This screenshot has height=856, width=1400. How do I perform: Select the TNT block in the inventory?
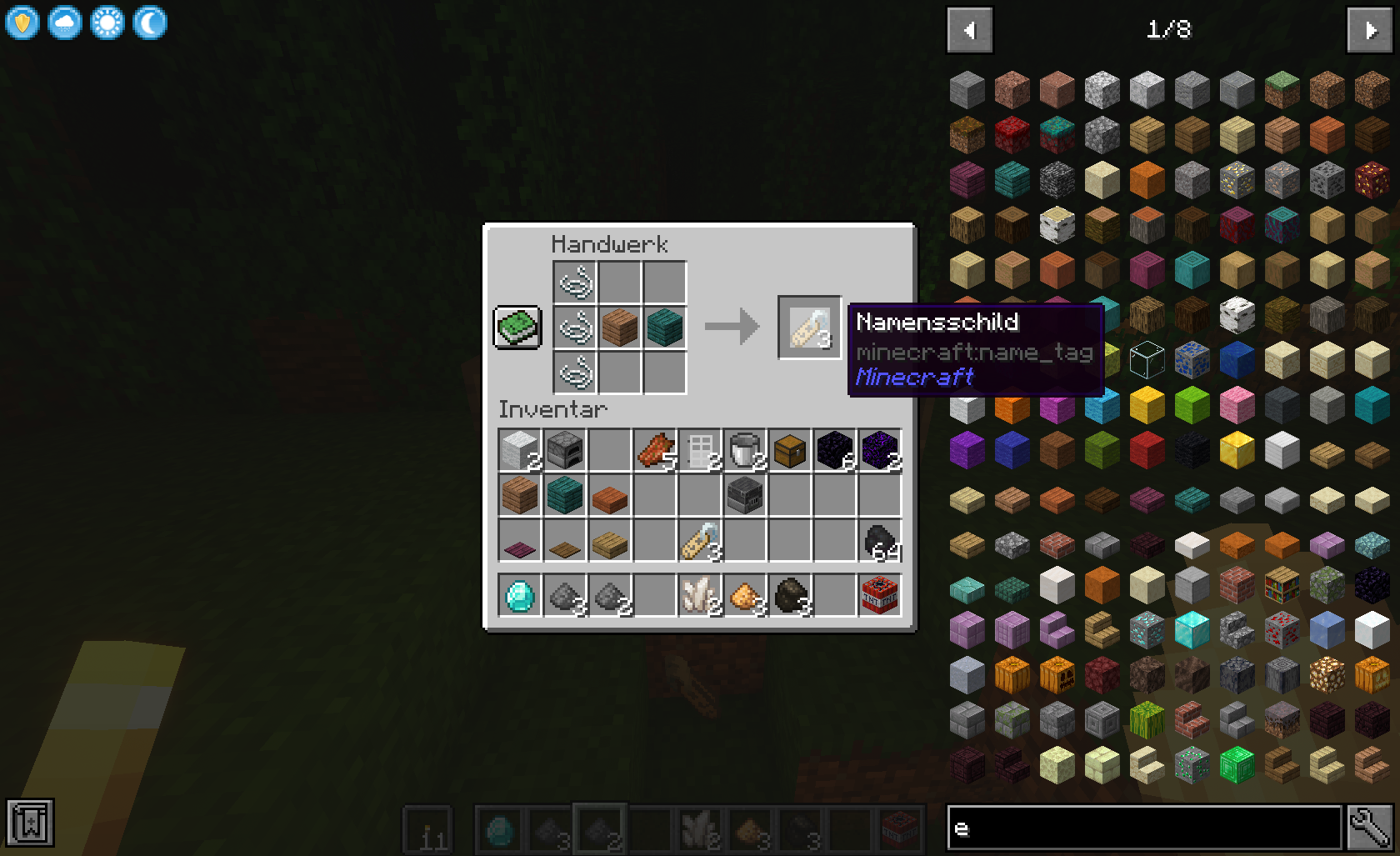click(x=879, y=596)
